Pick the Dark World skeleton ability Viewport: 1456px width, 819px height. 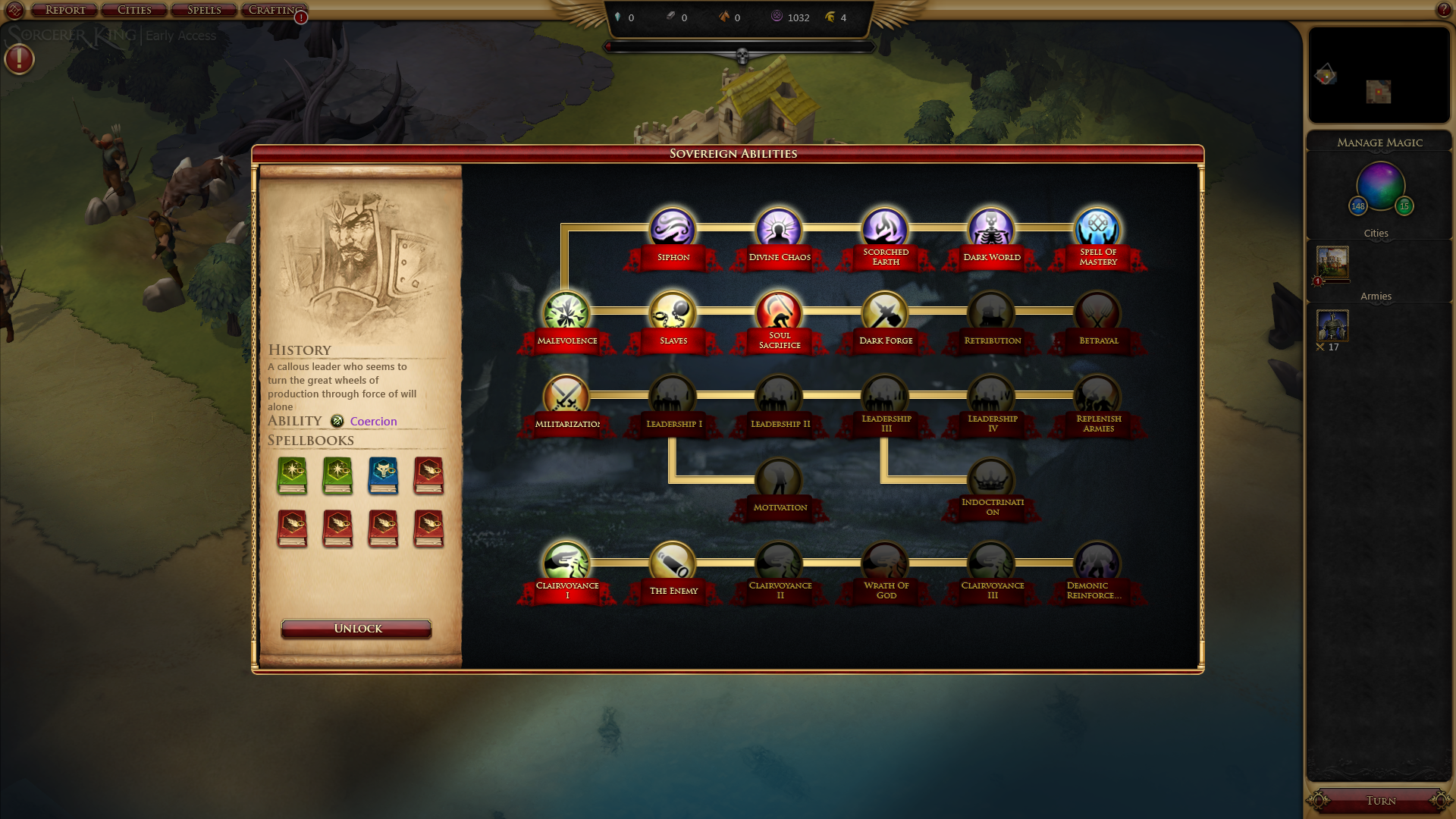991,229
